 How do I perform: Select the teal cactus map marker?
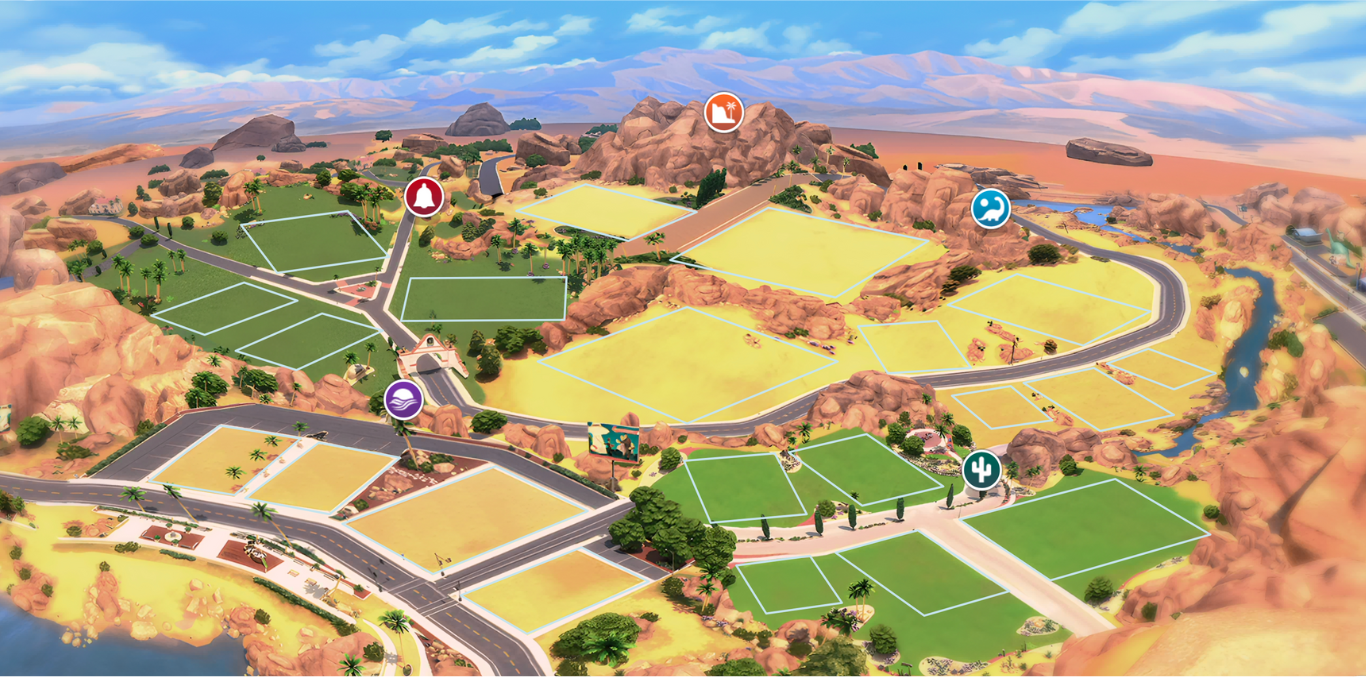pos(981,469)
